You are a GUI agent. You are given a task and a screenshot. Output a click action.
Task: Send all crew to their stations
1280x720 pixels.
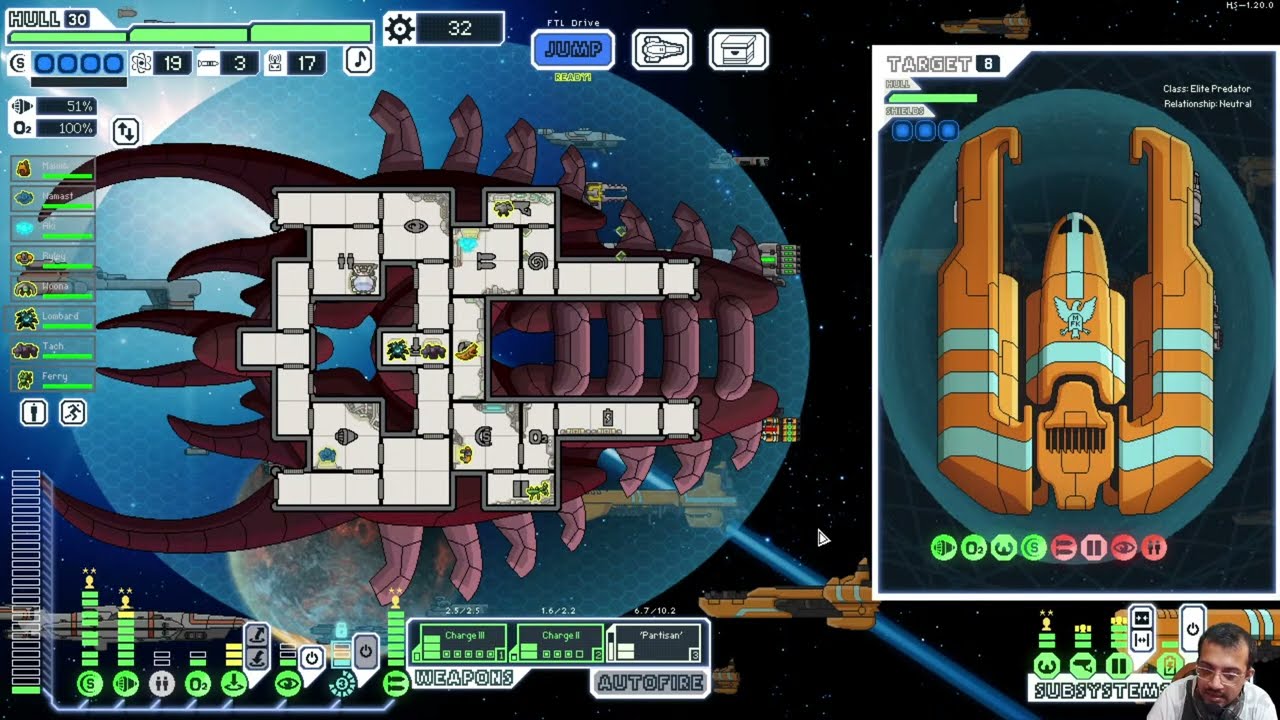coord(73,412)
